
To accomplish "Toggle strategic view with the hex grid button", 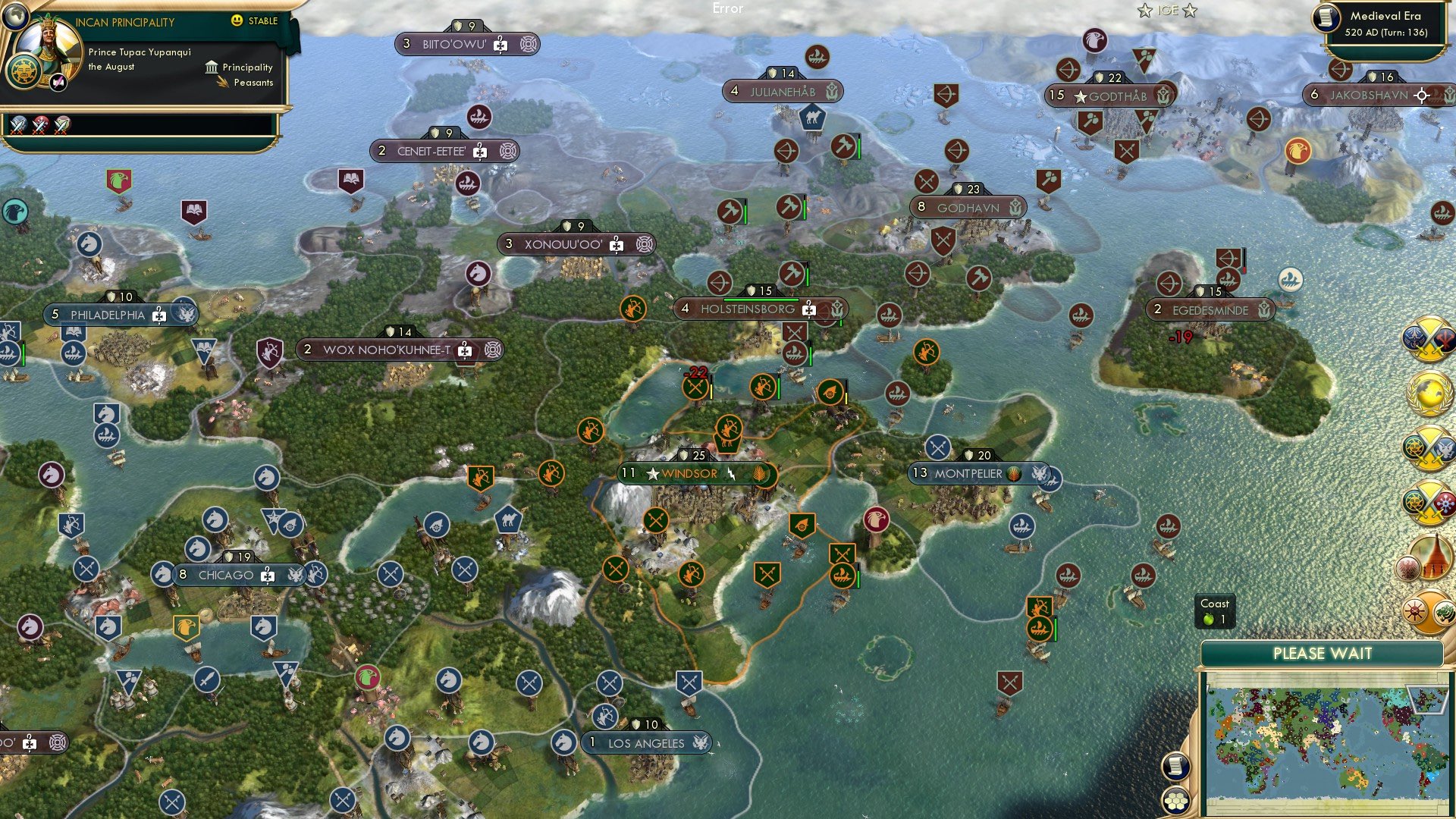I will (x=1175, y=802).
